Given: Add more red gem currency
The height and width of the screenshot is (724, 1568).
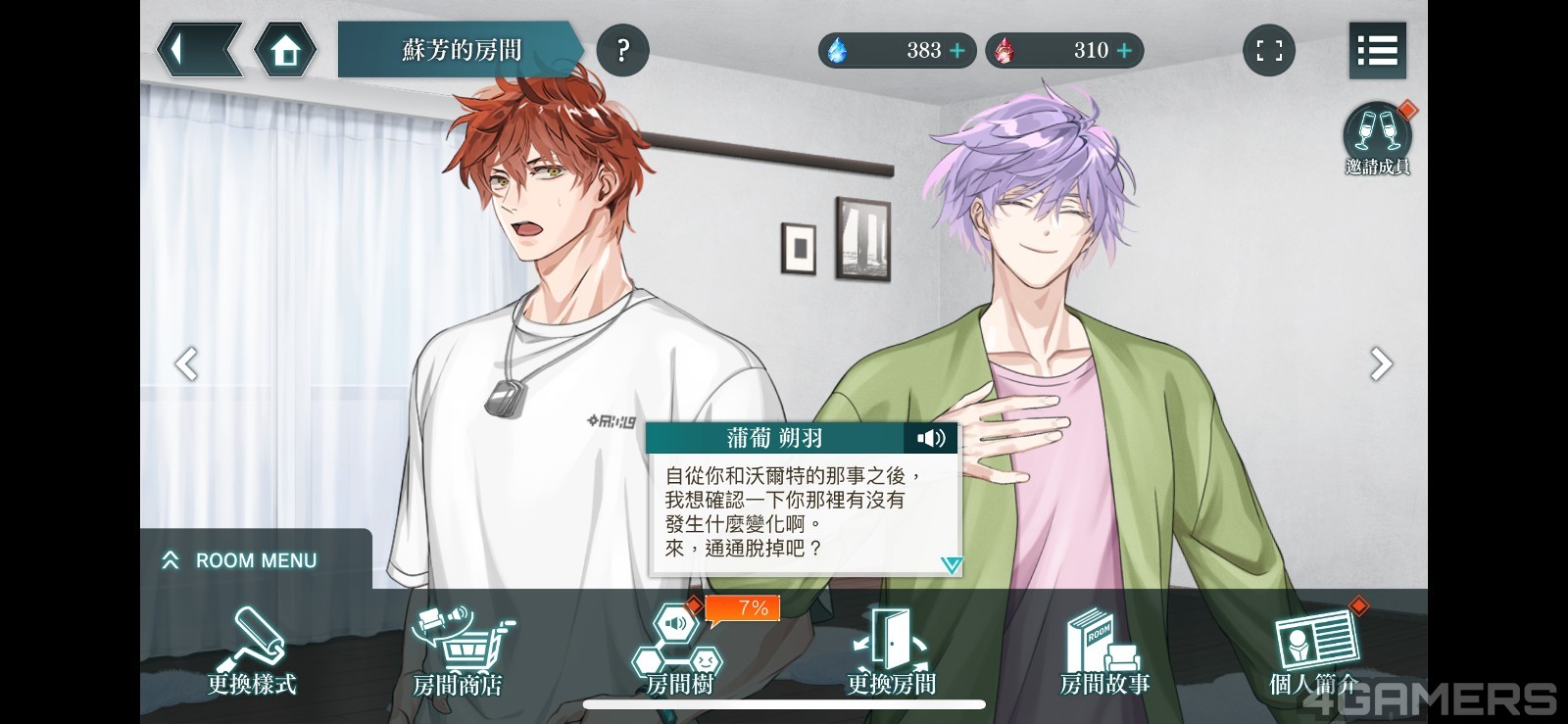Looking at the screenshot, I should coord(1124,50).
